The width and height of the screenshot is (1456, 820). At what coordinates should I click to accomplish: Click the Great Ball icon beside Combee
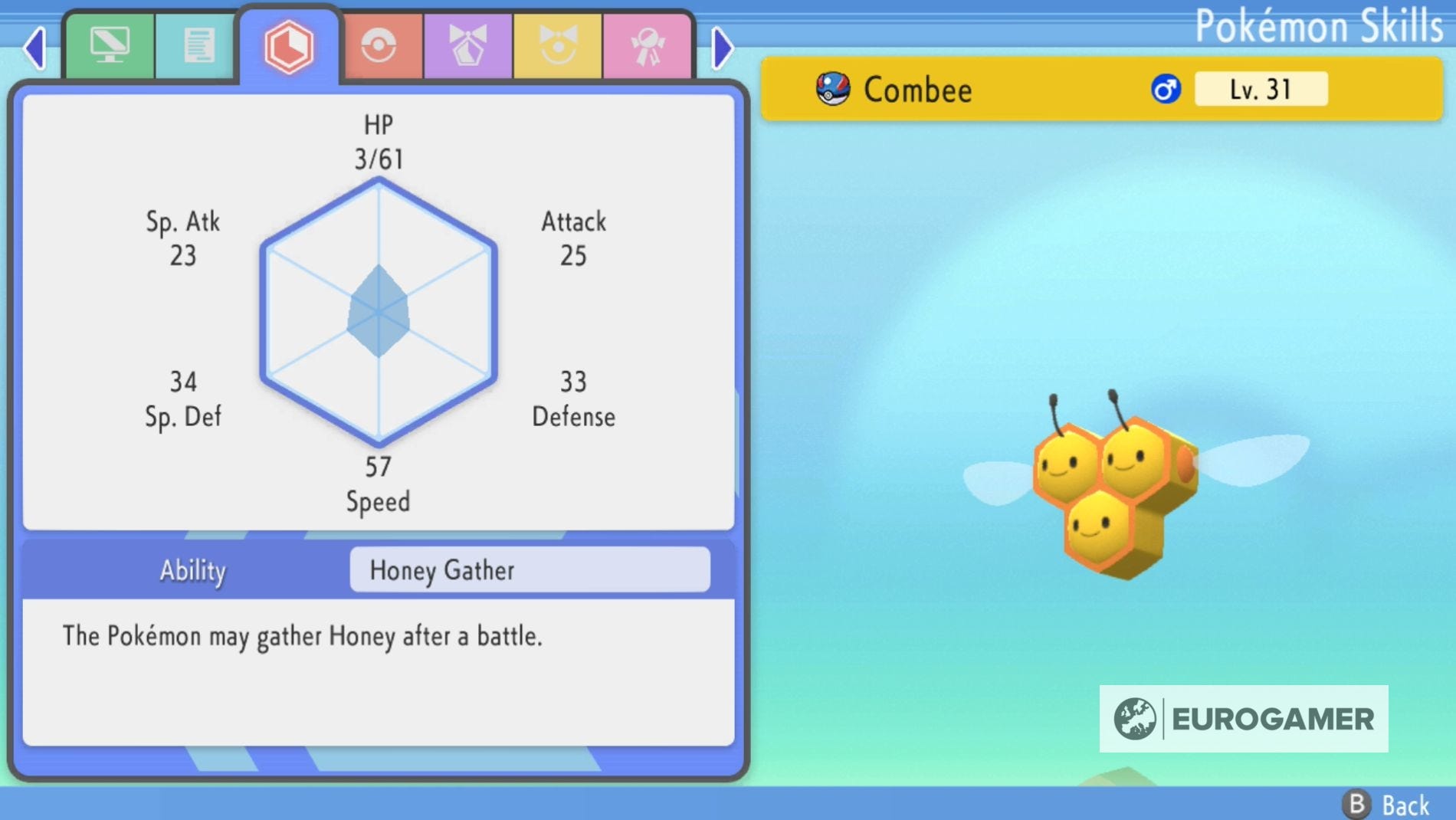click(835, 87)
